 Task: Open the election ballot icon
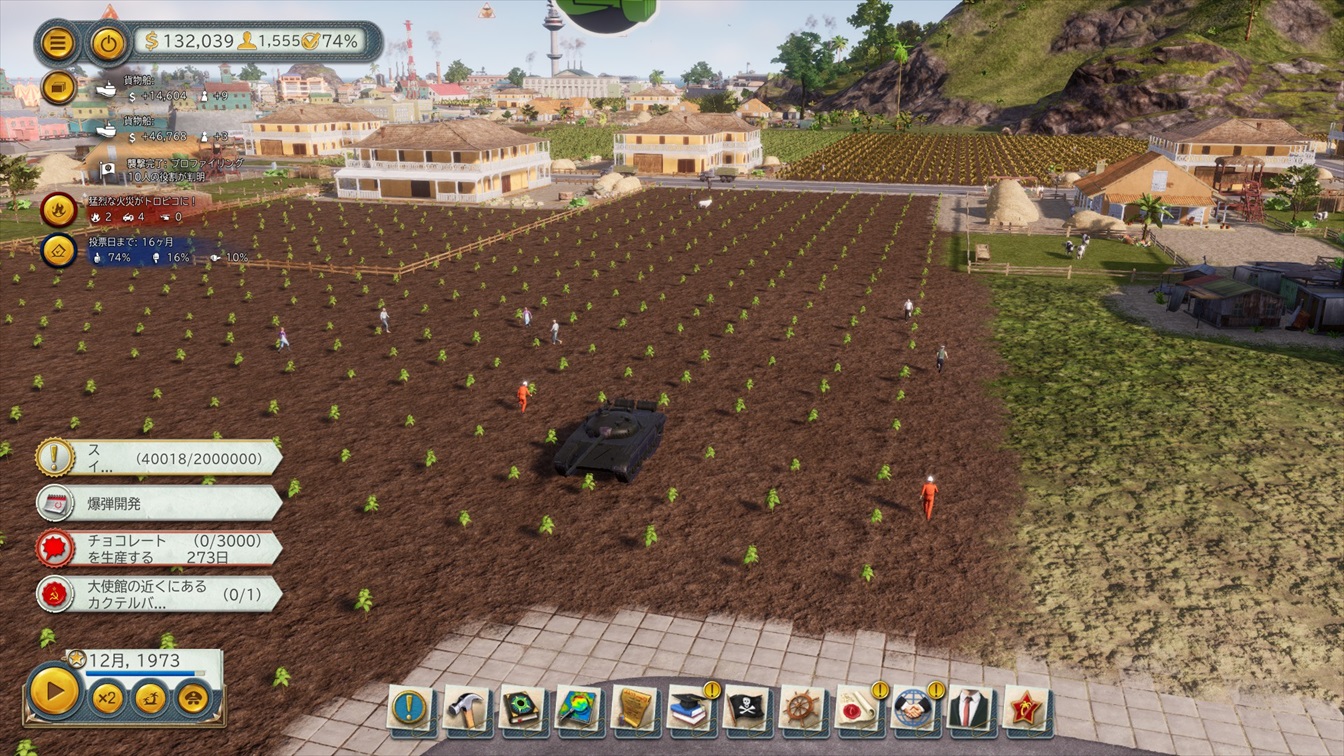[x=59, y=250]
